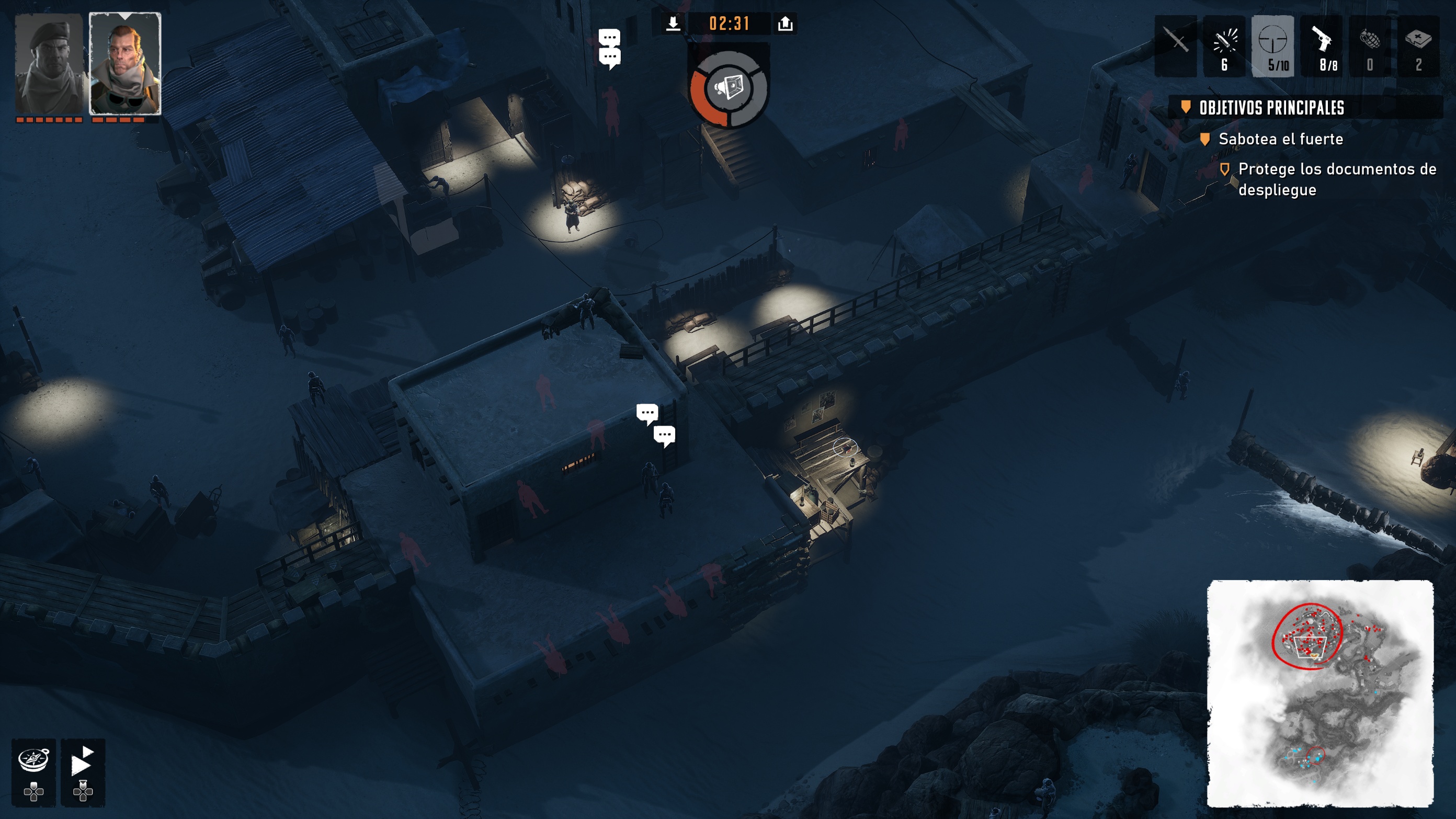Equip the pistol weapon slot

coord(1322,45)
